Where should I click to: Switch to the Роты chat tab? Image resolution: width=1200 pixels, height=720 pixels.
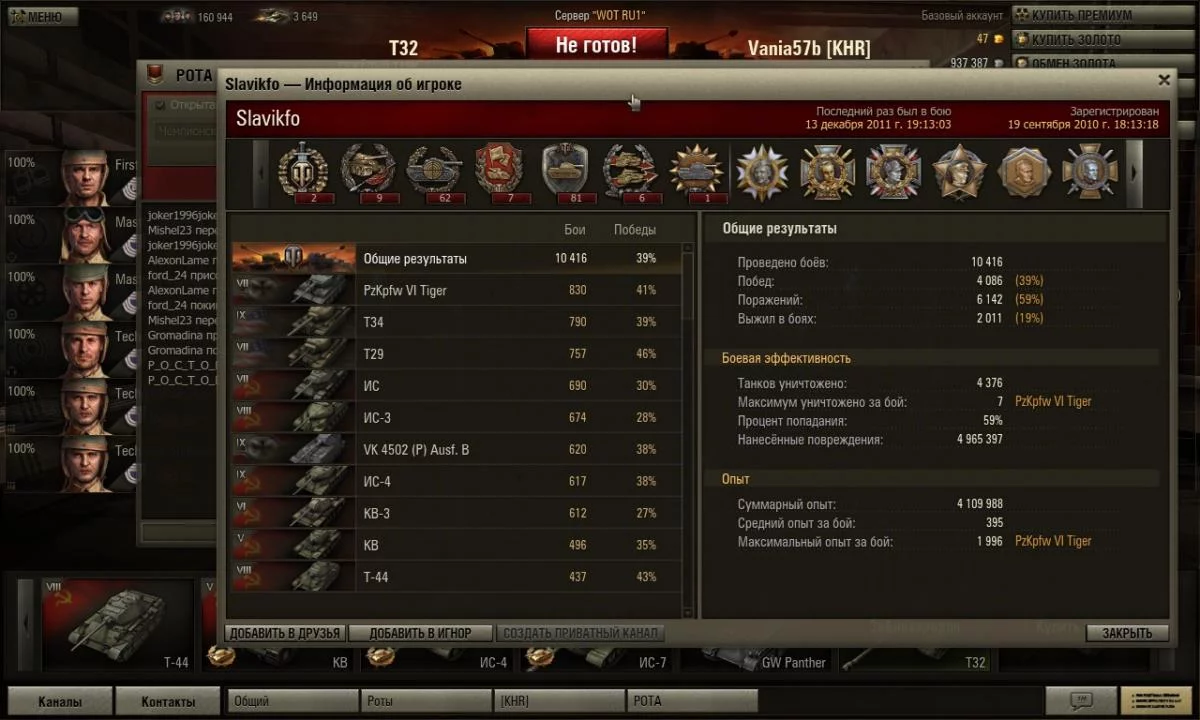pos(425,701)
